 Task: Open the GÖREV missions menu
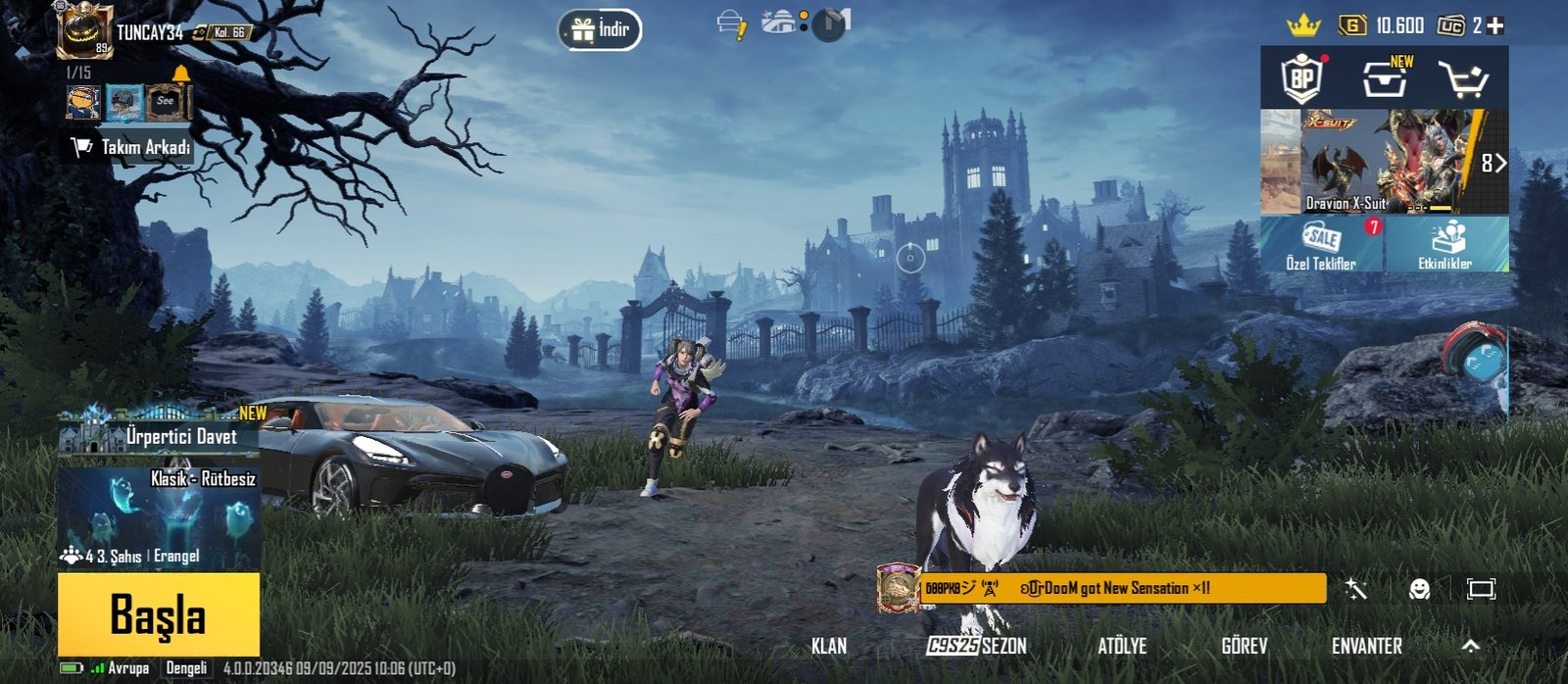[1245, 646]
